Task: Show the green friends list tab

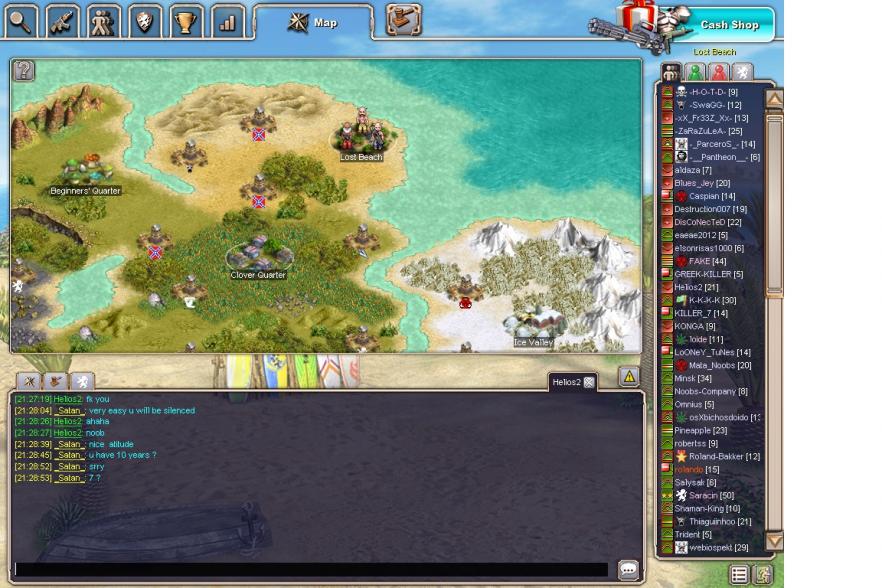Action: 694,72
